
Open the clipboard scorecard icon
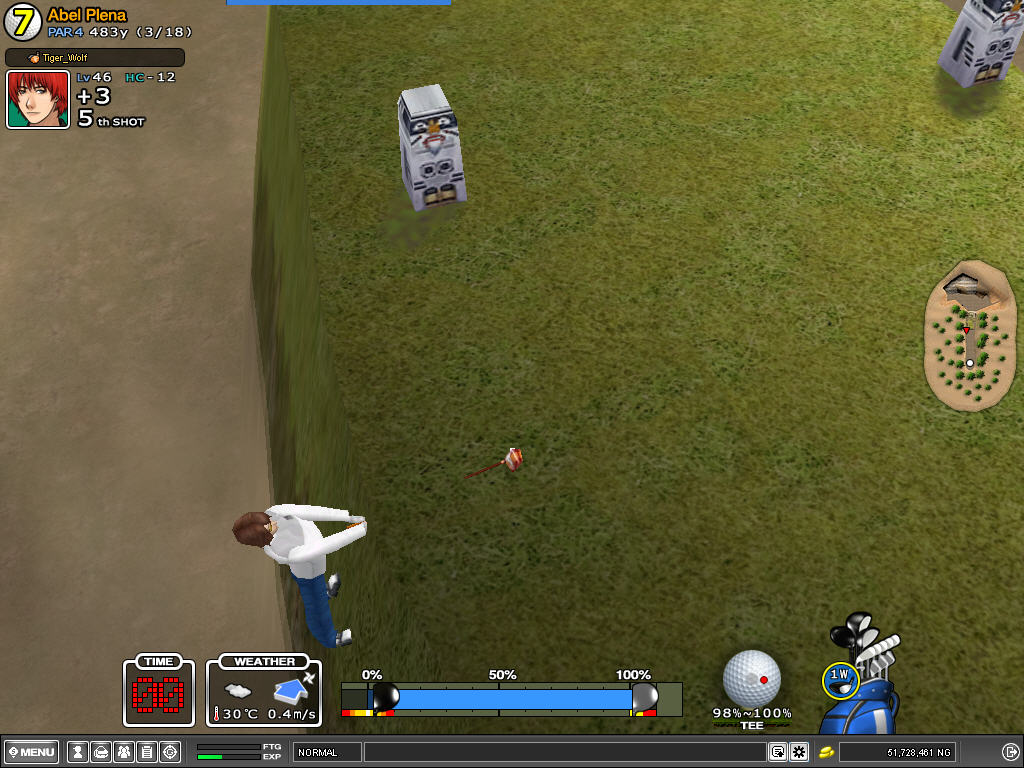pos(147,752)
